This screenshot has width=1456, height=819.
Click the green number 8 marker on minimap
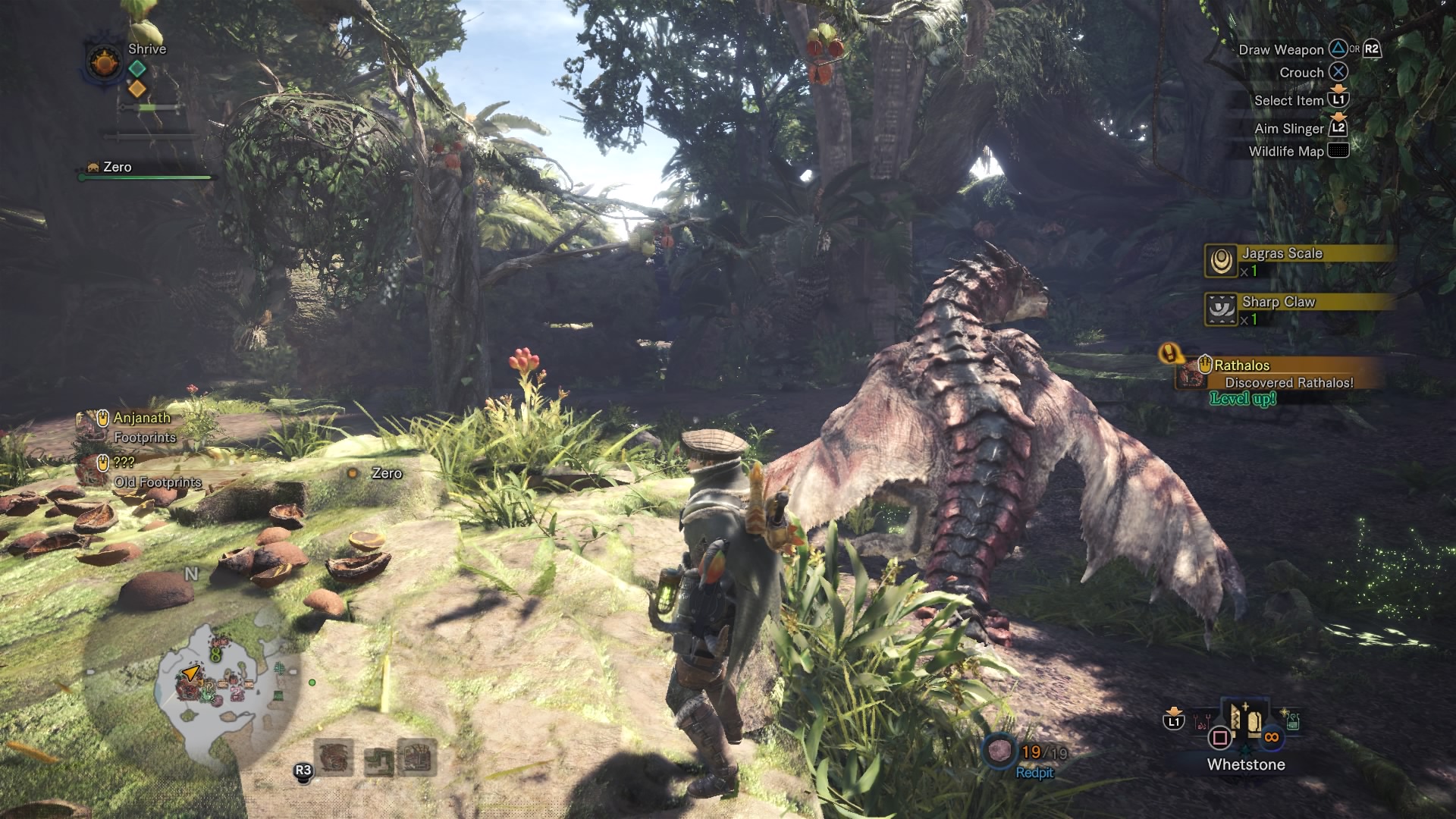pos(216,654)
